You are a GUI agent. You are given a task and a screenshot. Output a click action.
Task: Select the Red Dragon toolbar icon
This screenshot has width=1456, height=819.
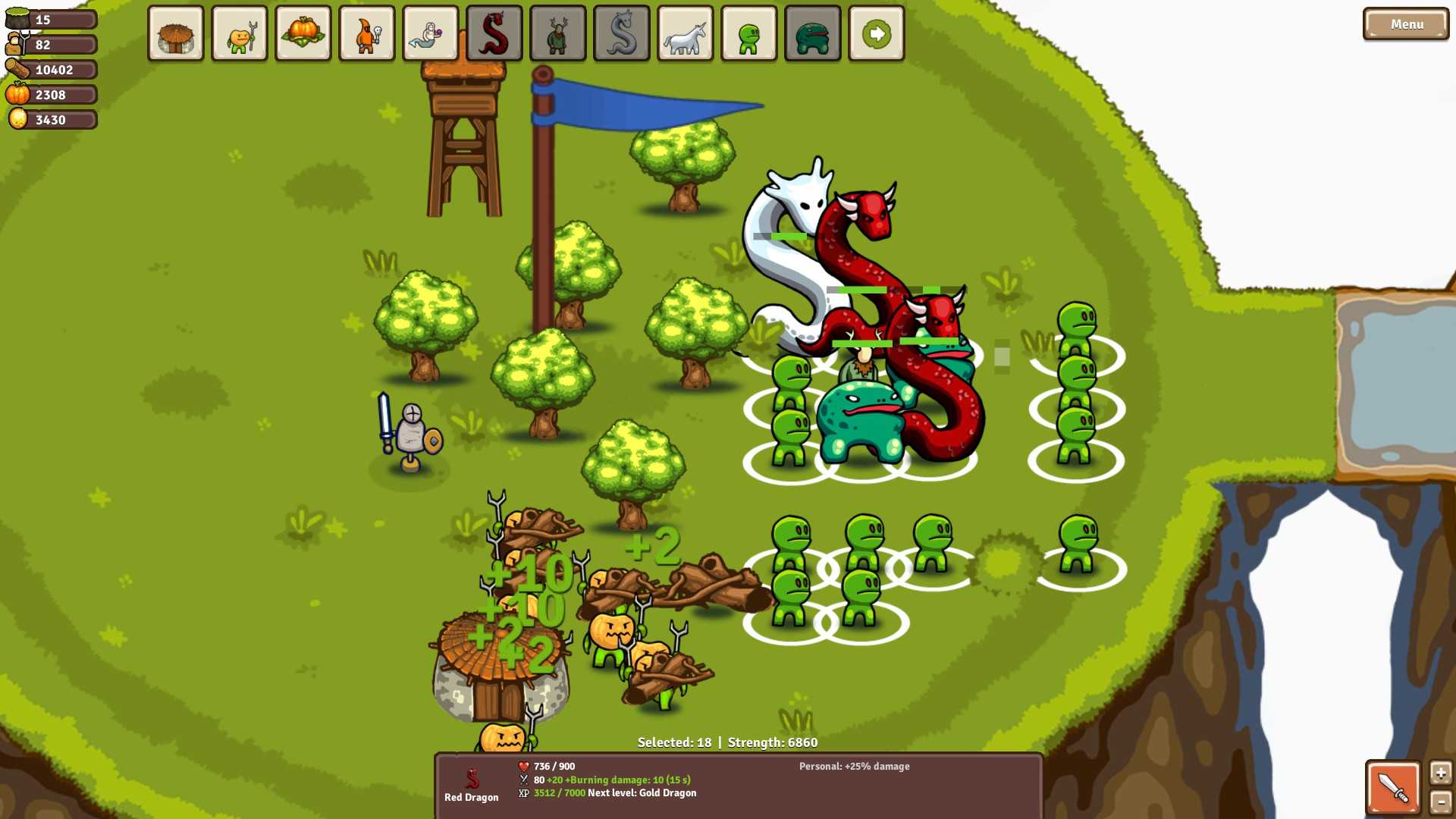(494, 33)
